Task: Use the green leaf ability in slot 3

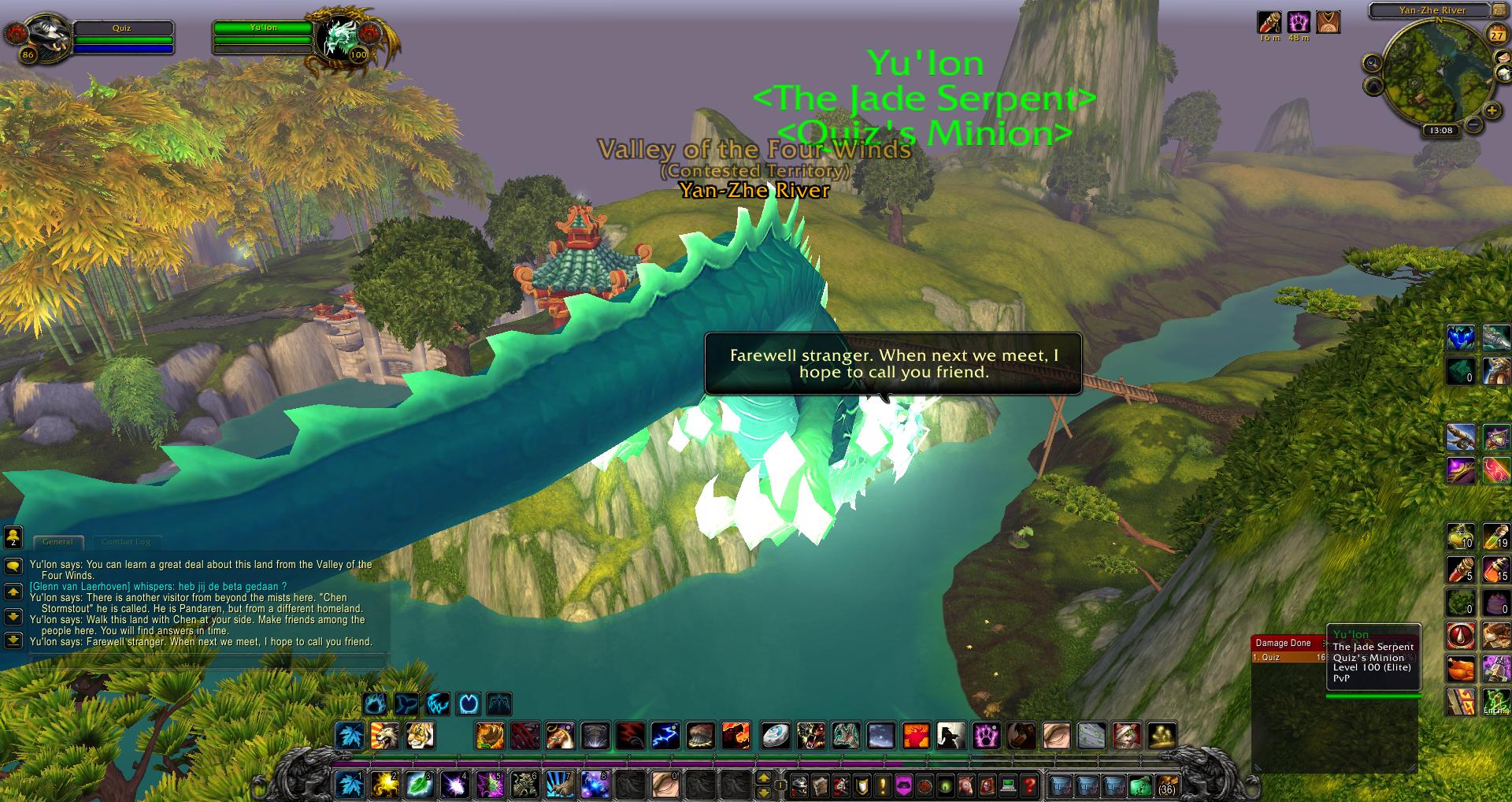Action: (418, 784)
